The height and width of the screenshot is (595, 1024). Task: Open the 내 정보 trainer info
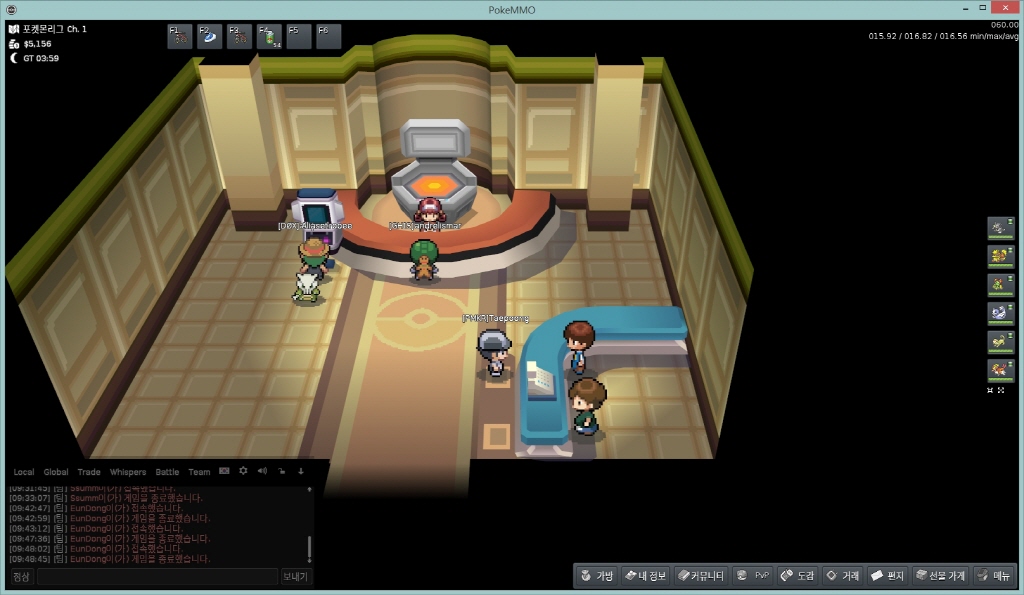(x=644, y=576)
